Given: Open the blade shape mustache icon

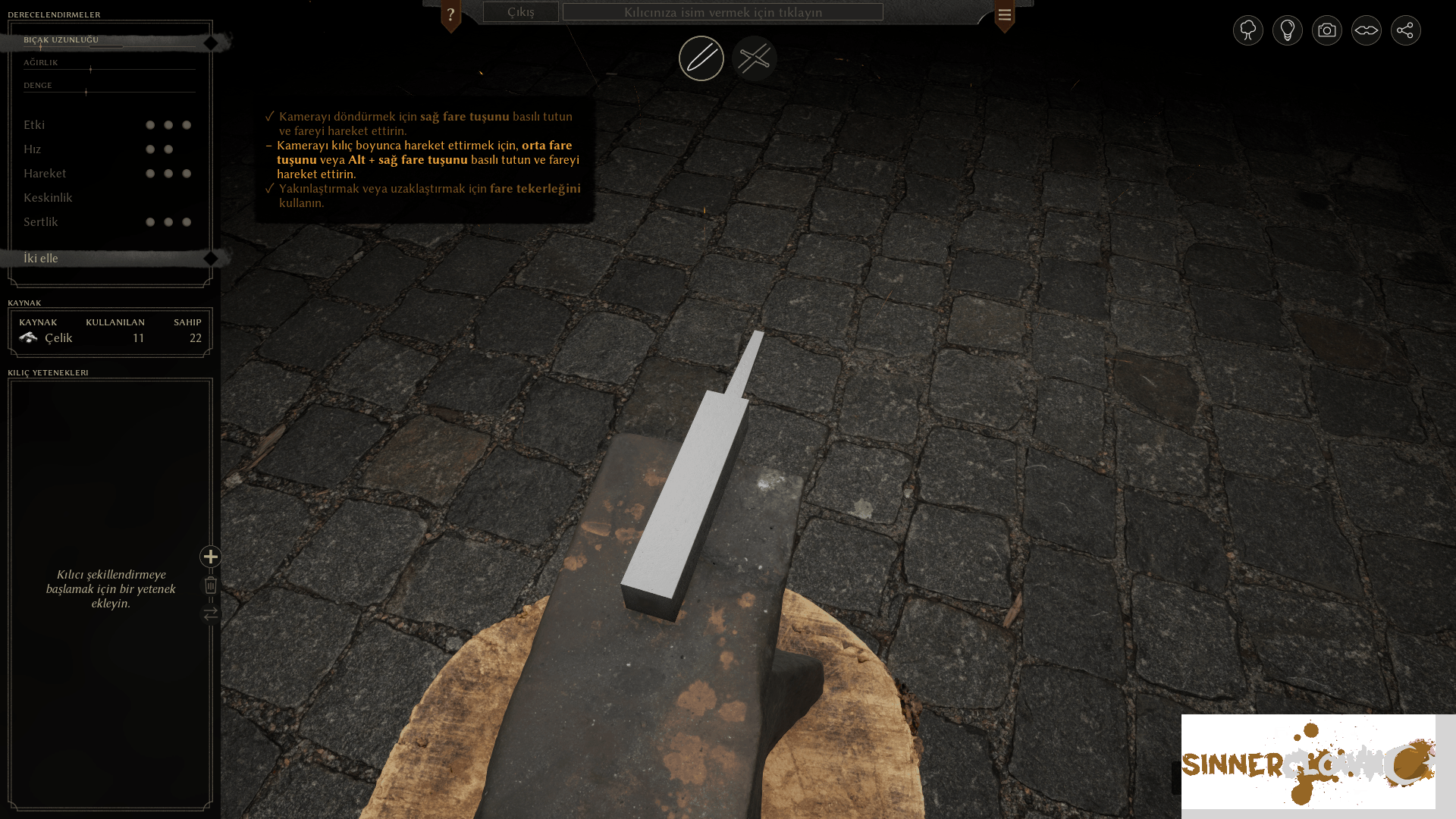Looking at the screenshot, I should [x=1366, y=30].
